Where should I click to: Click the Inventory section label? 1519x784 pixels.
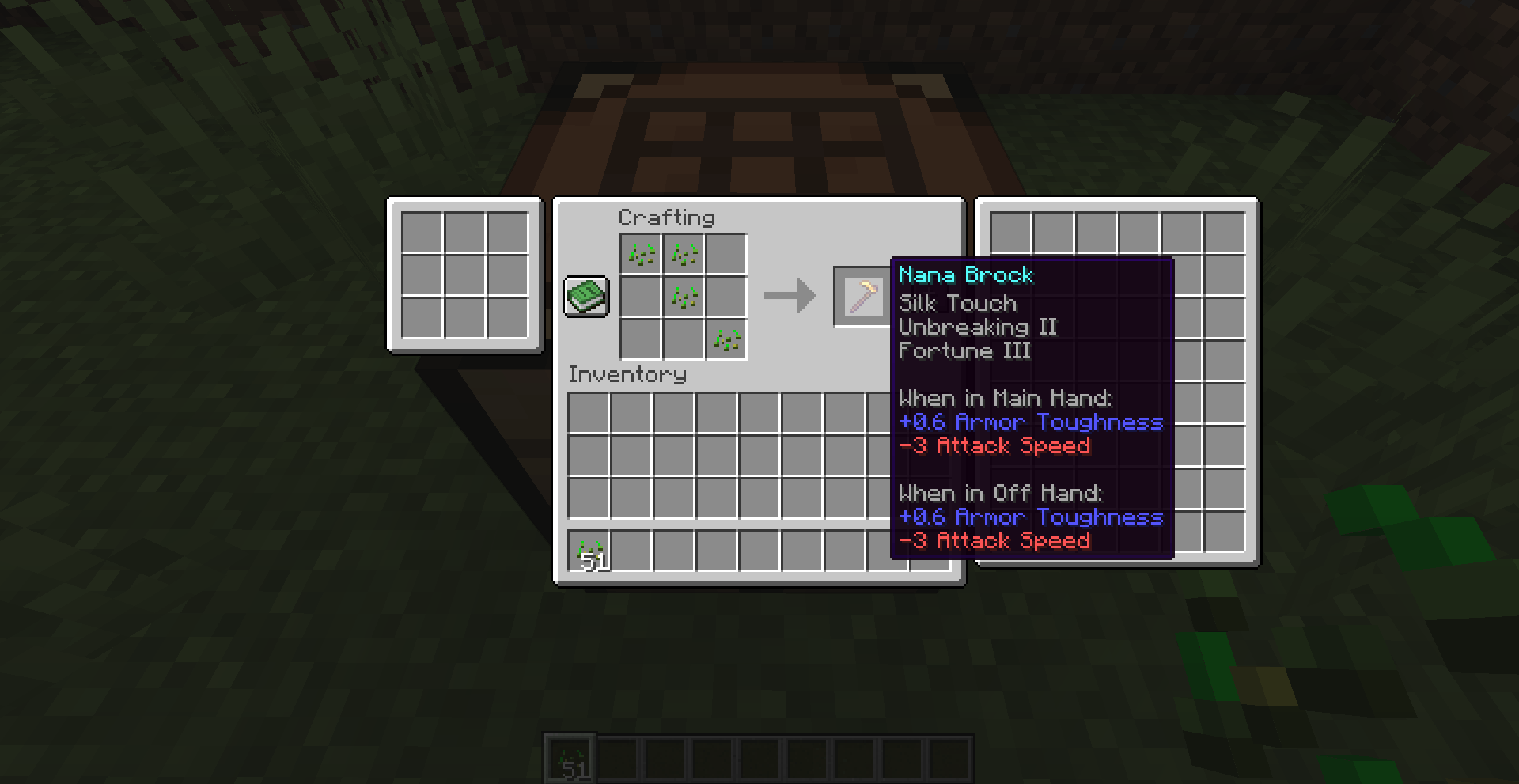coord(629,374)
